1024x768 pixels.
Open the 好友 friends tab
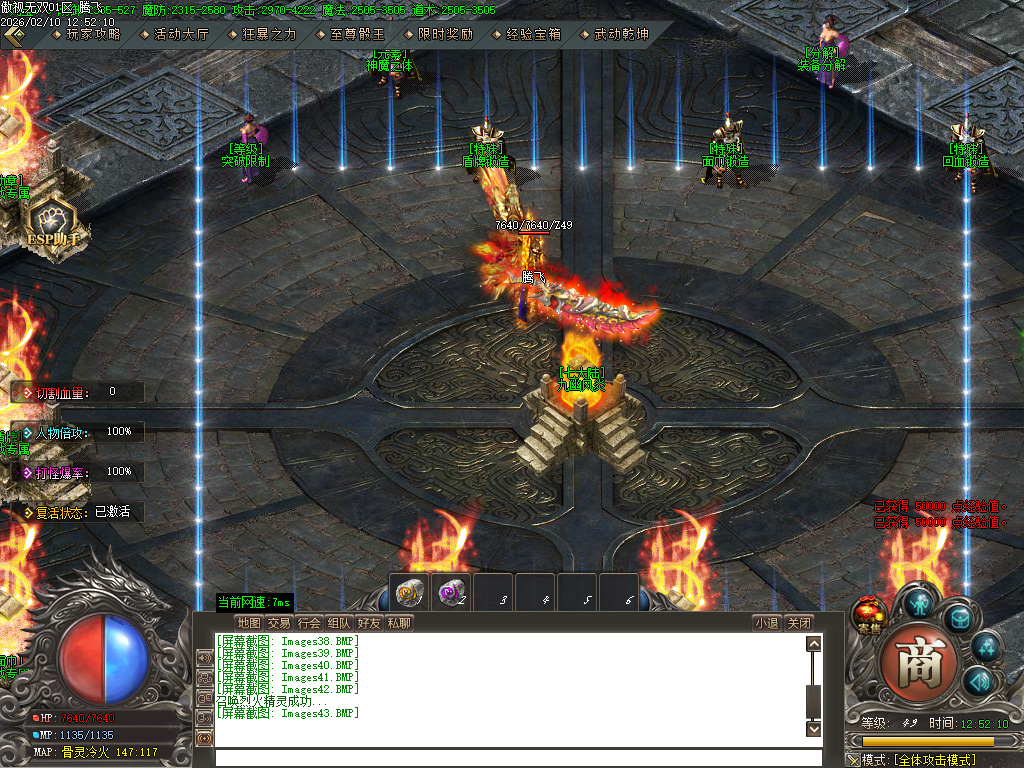pyautogui.click(x=369, y=623)
